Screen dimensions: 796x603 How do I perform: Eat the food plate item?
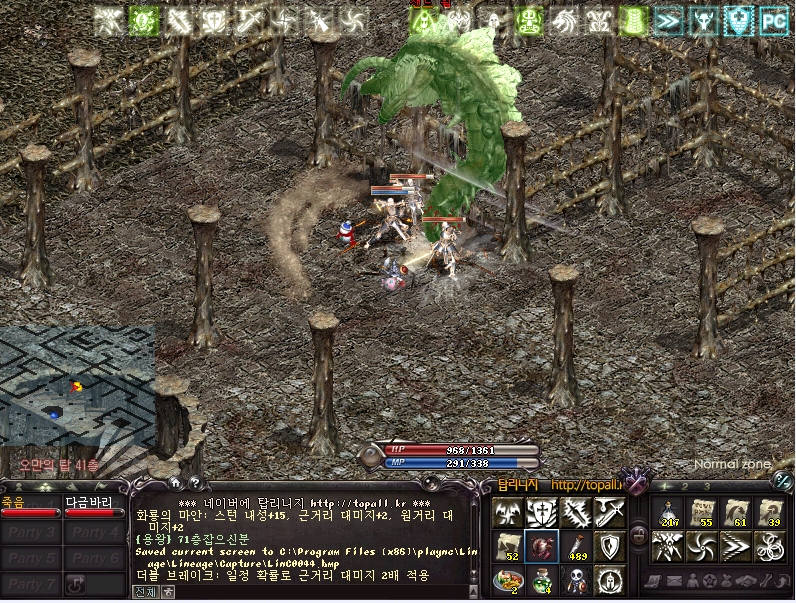507,579
